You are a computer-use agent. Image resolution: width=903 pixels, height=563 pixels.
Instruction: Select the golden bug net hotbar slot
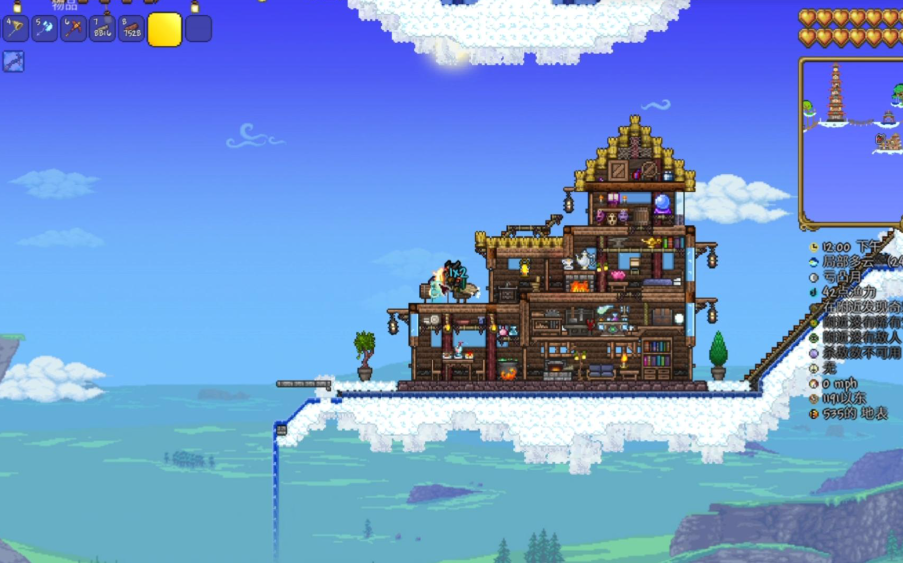(x=15, y=28)
